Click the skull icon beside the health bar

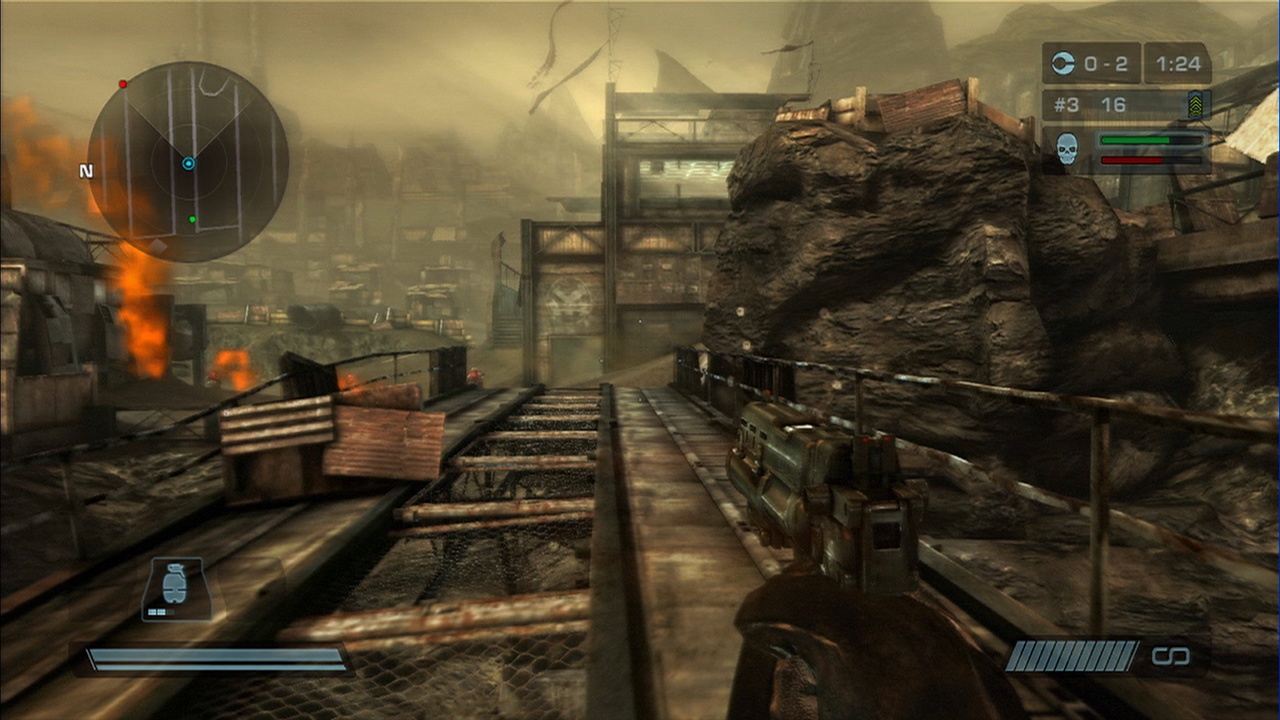coord(1066,147)
